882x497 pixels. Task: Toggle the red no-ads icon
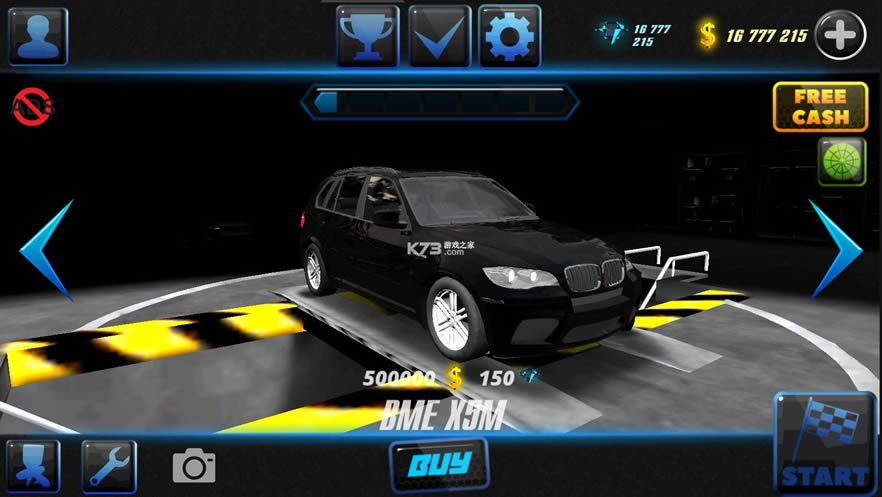tap(33, 105)
